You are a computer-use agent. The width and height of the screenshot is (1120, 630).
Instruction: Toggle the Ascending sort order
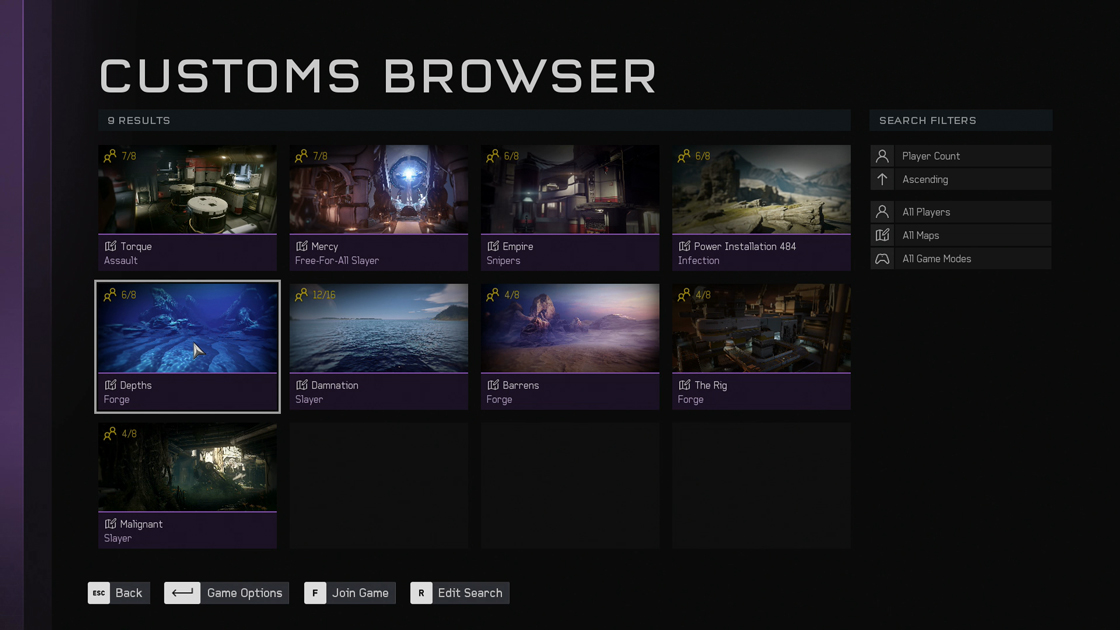960,180
